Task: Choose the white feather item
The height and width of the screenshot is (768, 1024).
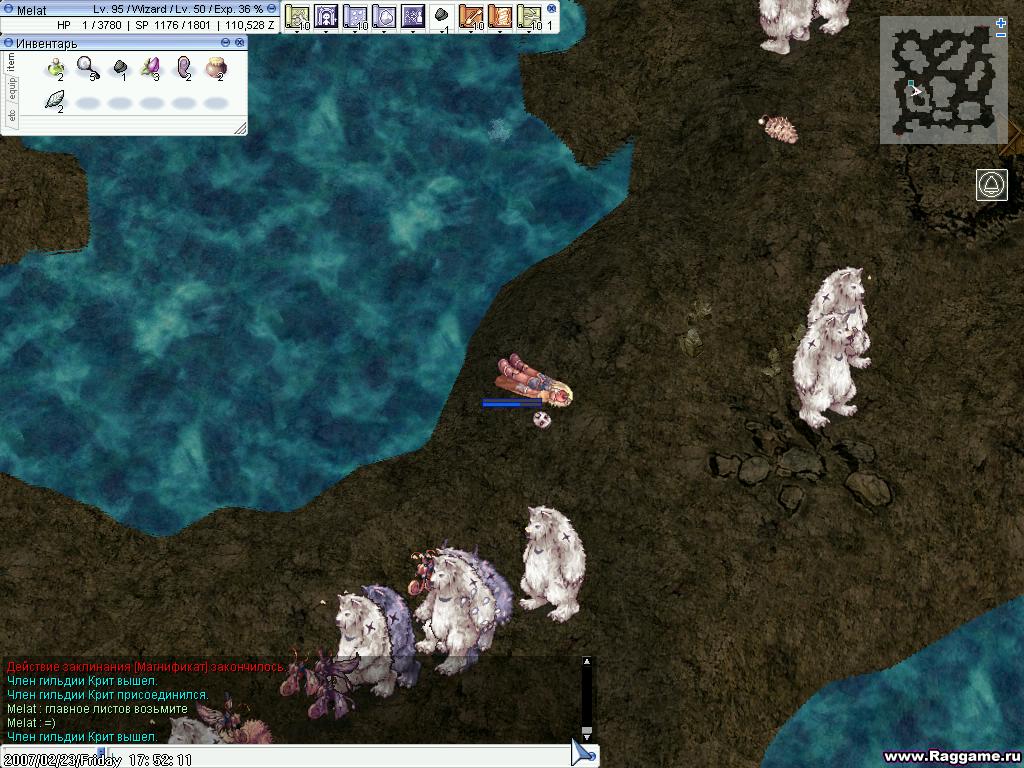Action: (55, 100)
